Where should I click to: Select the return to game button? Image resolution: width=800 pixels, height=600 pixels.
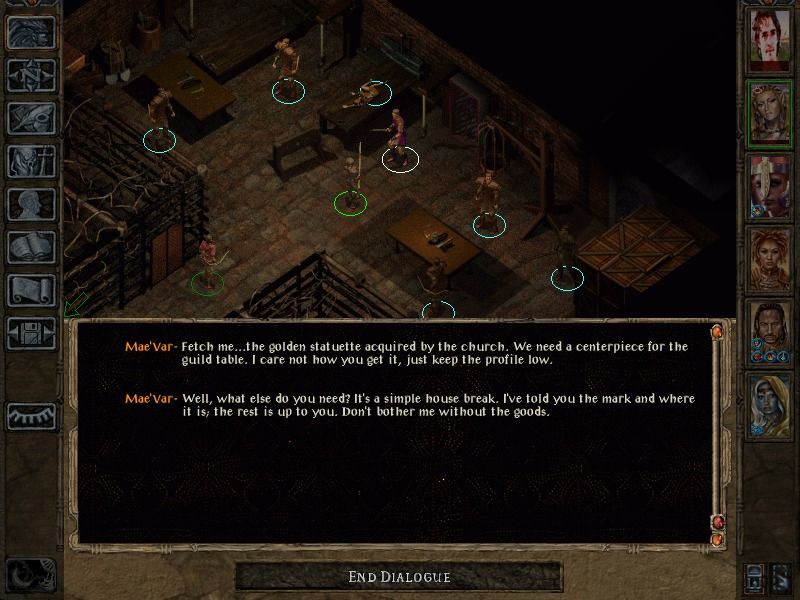click(30, 32)
